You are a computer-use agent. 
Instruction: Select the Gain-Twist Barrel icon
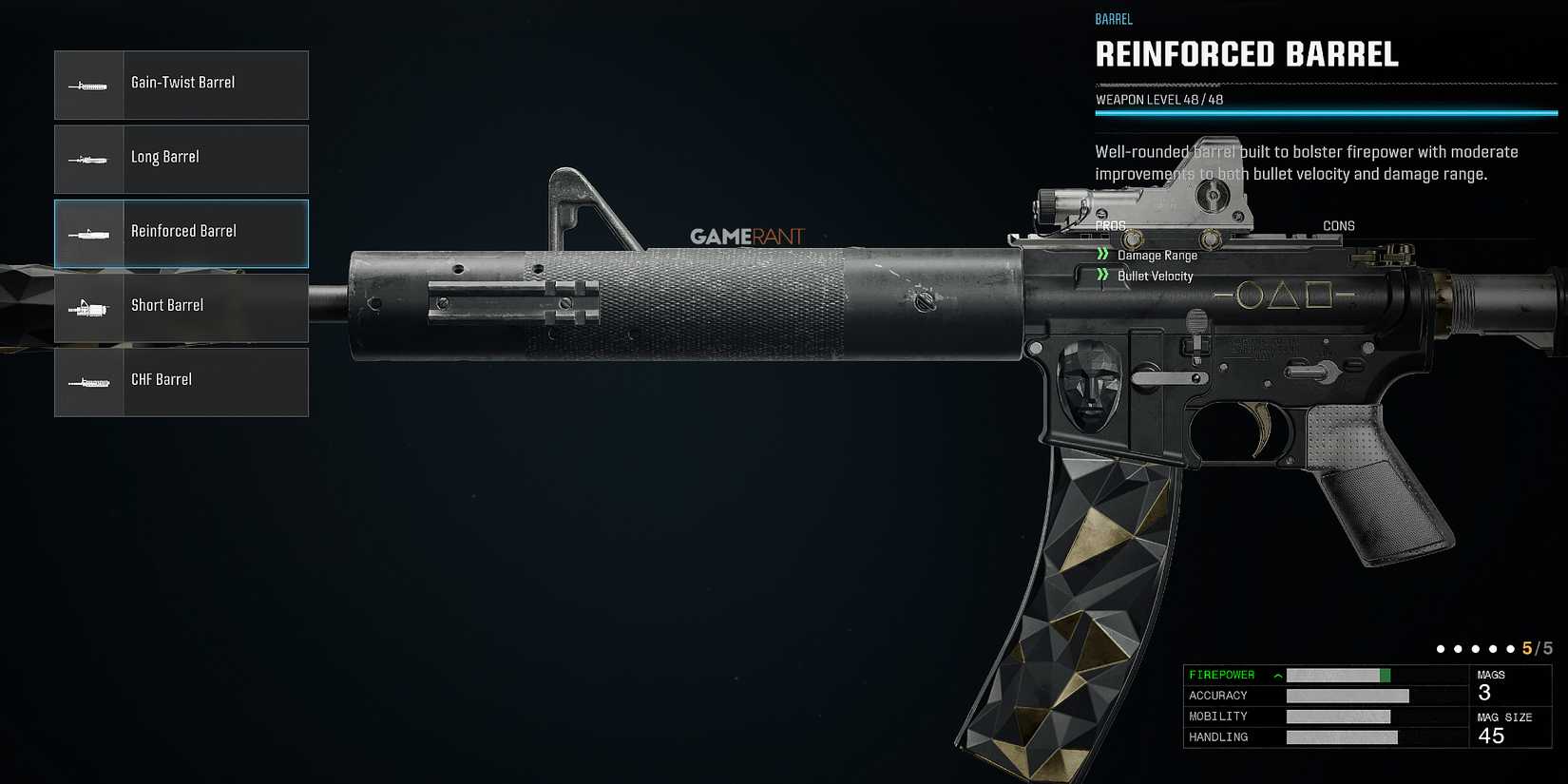(x=89, y=85)
